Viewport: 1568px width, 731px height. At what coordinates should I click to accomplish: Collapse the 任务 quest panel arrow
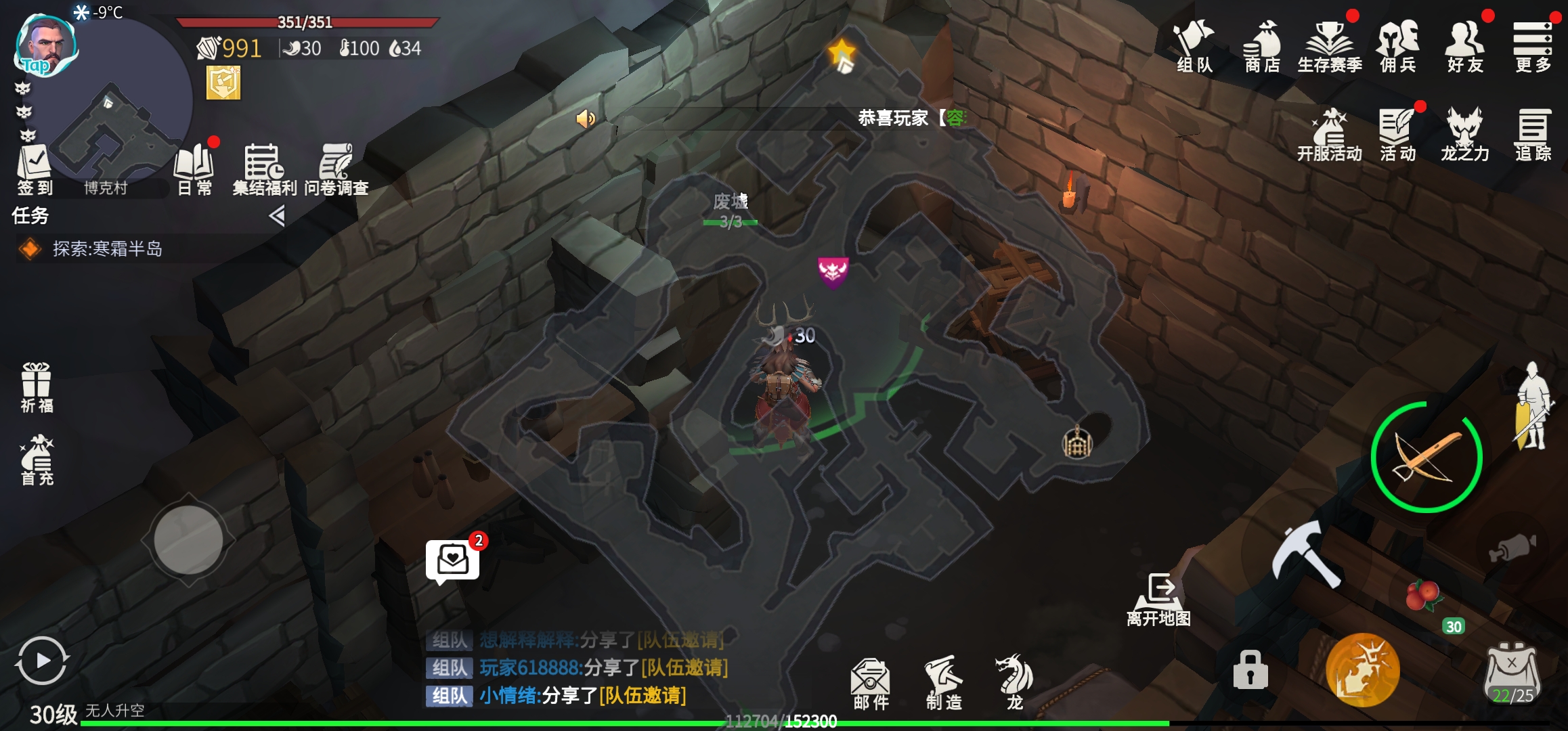(x=276, y=216)
